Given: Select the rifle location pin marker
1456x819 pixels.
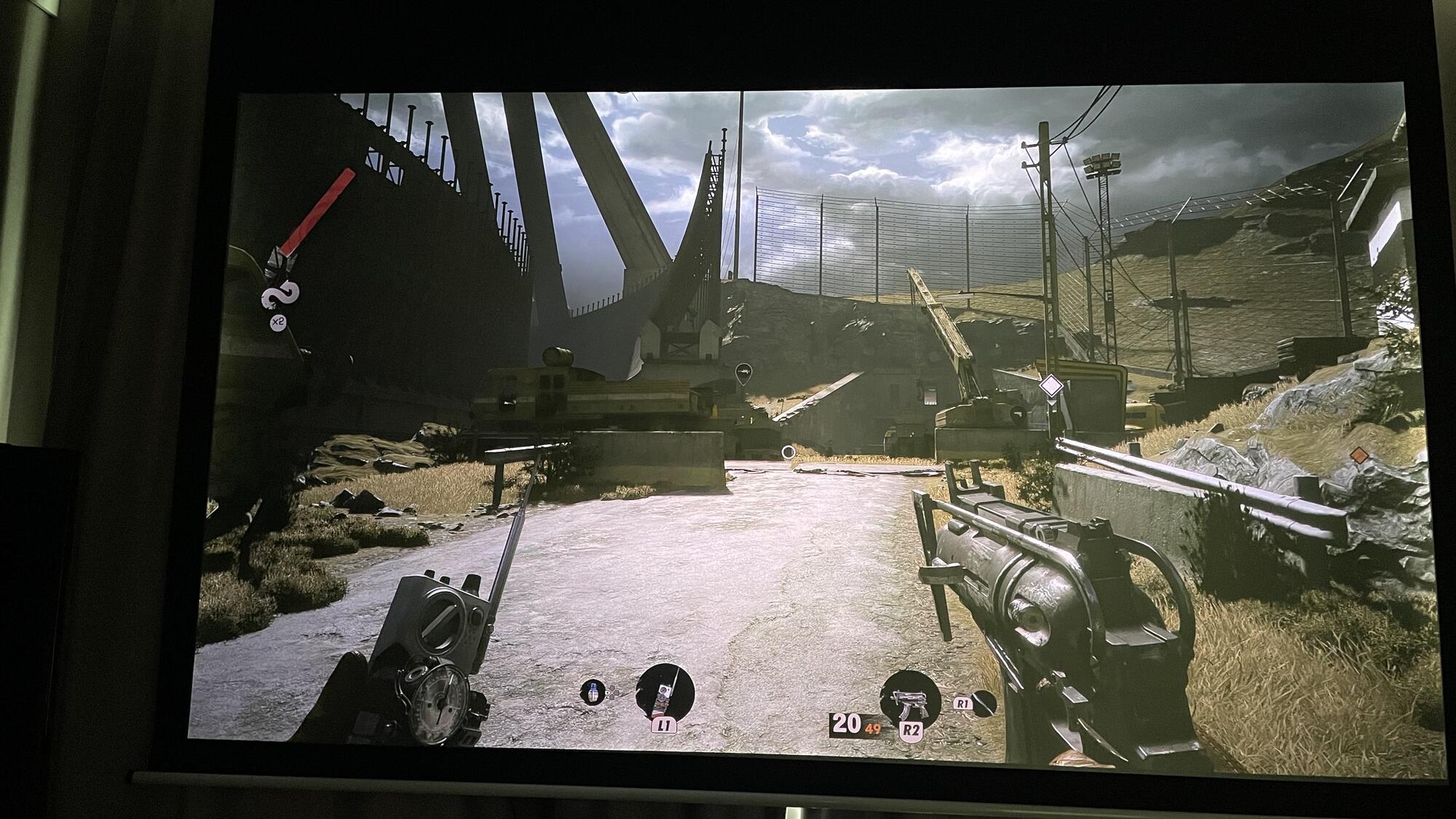Looking at the screenshot, I should tap(743, 373).
